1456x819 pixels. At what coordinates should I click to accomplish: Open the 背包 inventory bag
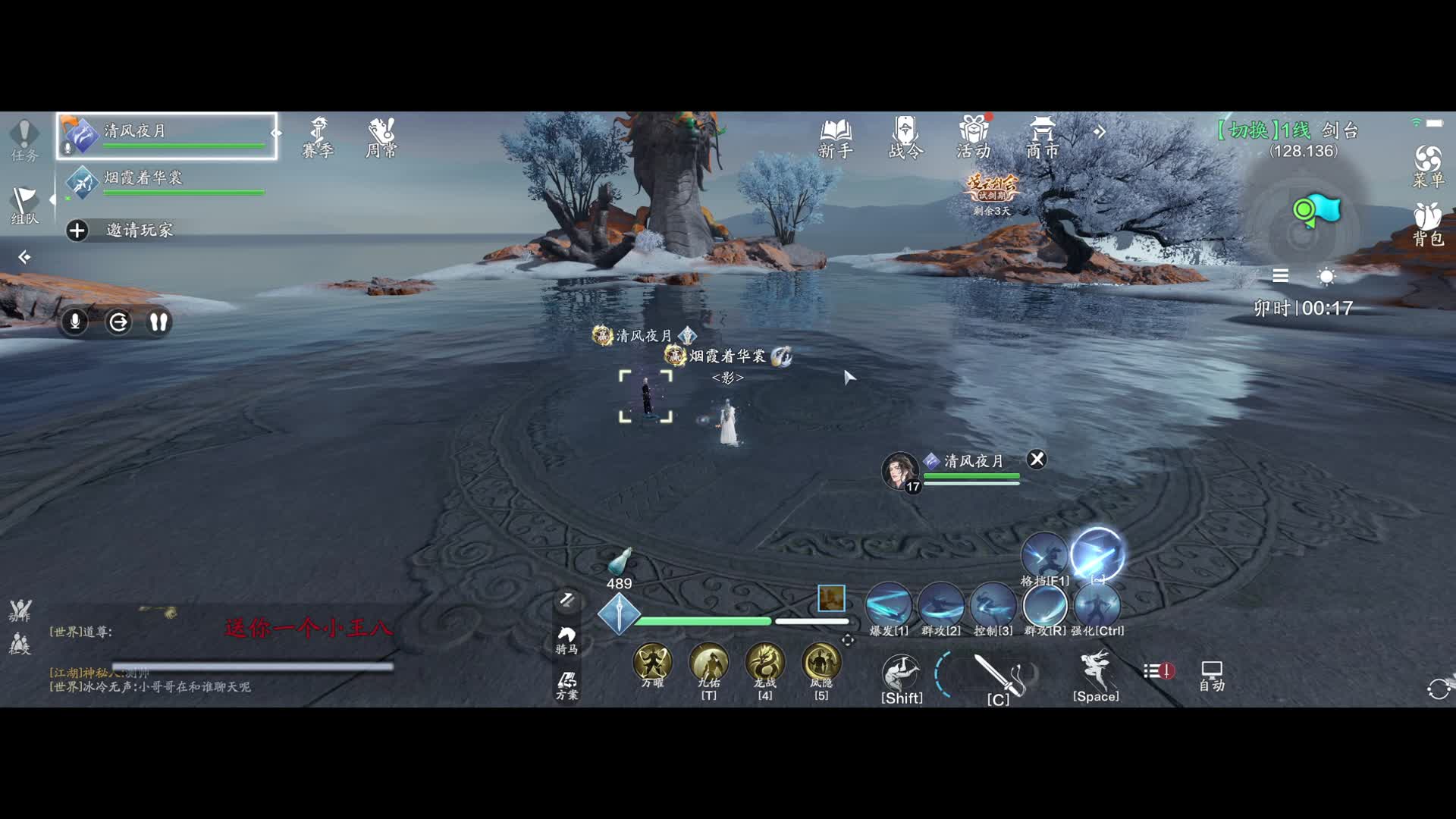1428,224
